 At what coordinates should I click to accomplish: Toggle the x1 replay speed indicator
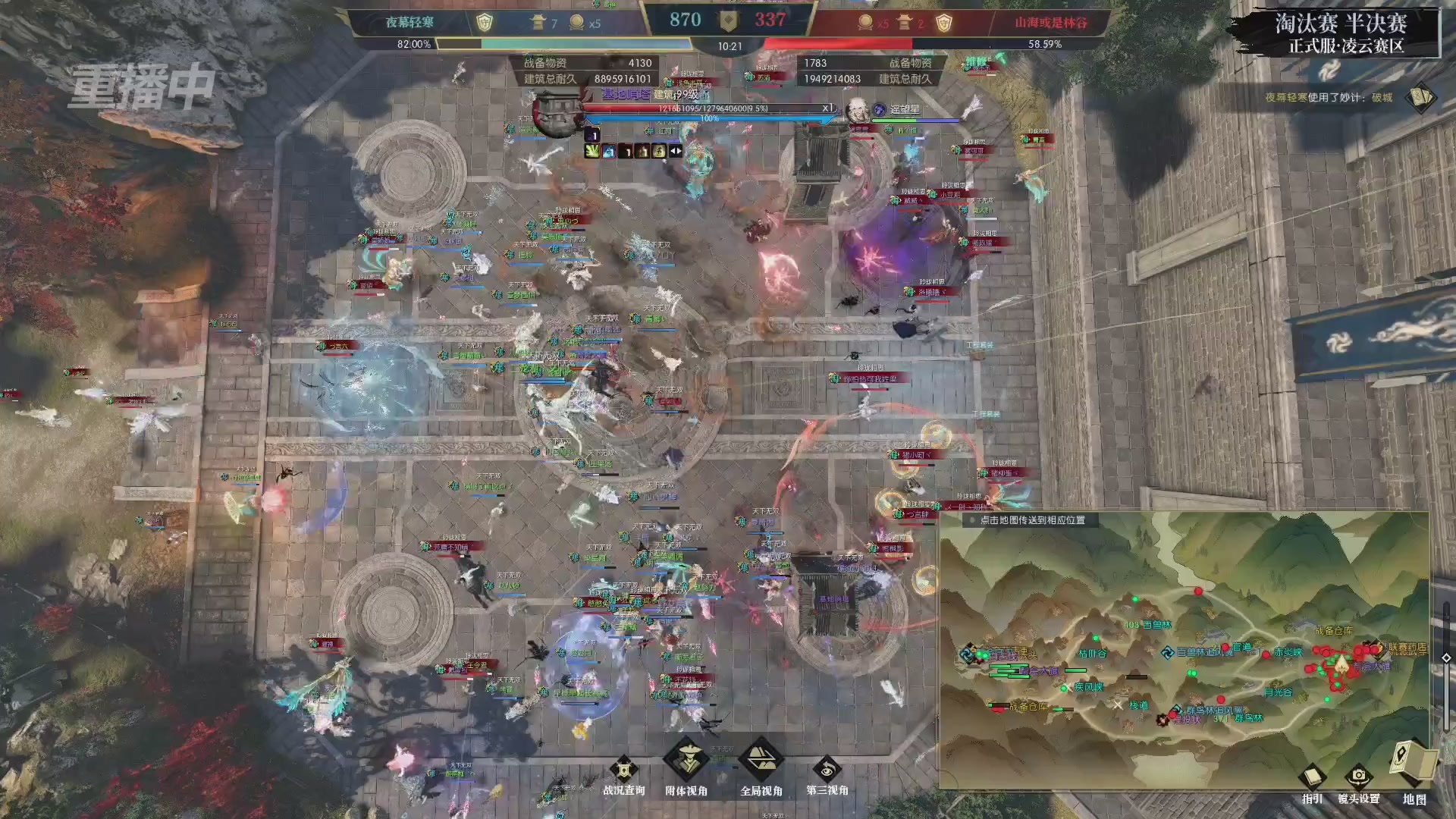pyautogui.click(x=827, y=108)
